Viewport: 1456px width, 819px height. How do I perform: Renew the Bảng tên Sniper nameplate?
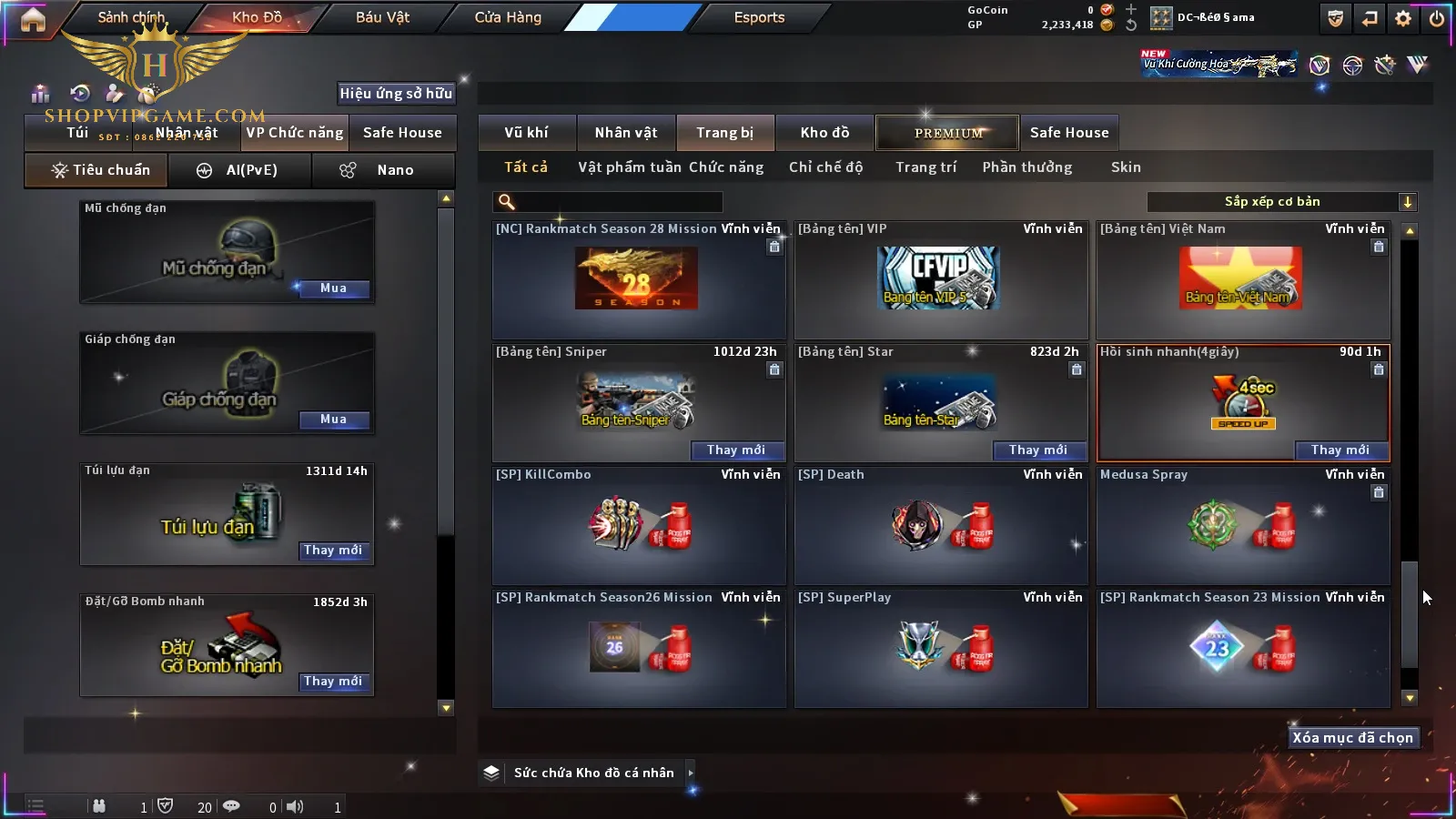(x=736, y=450)
